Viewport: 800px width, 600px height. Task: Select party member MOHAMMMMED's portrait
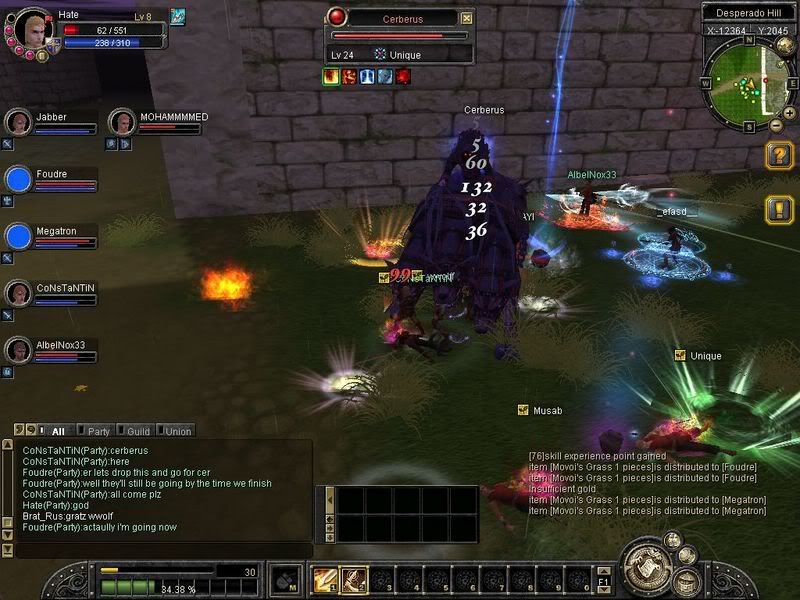(x=122, y=122)
